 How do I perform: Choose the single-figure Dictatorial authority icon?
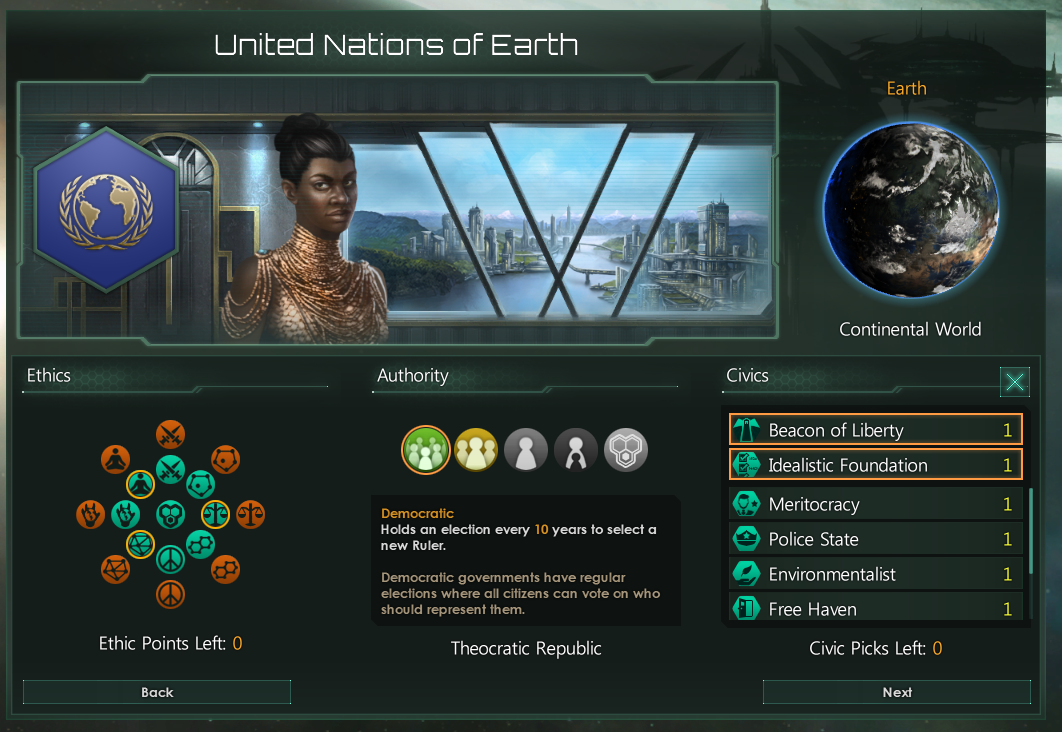[526, 450]
